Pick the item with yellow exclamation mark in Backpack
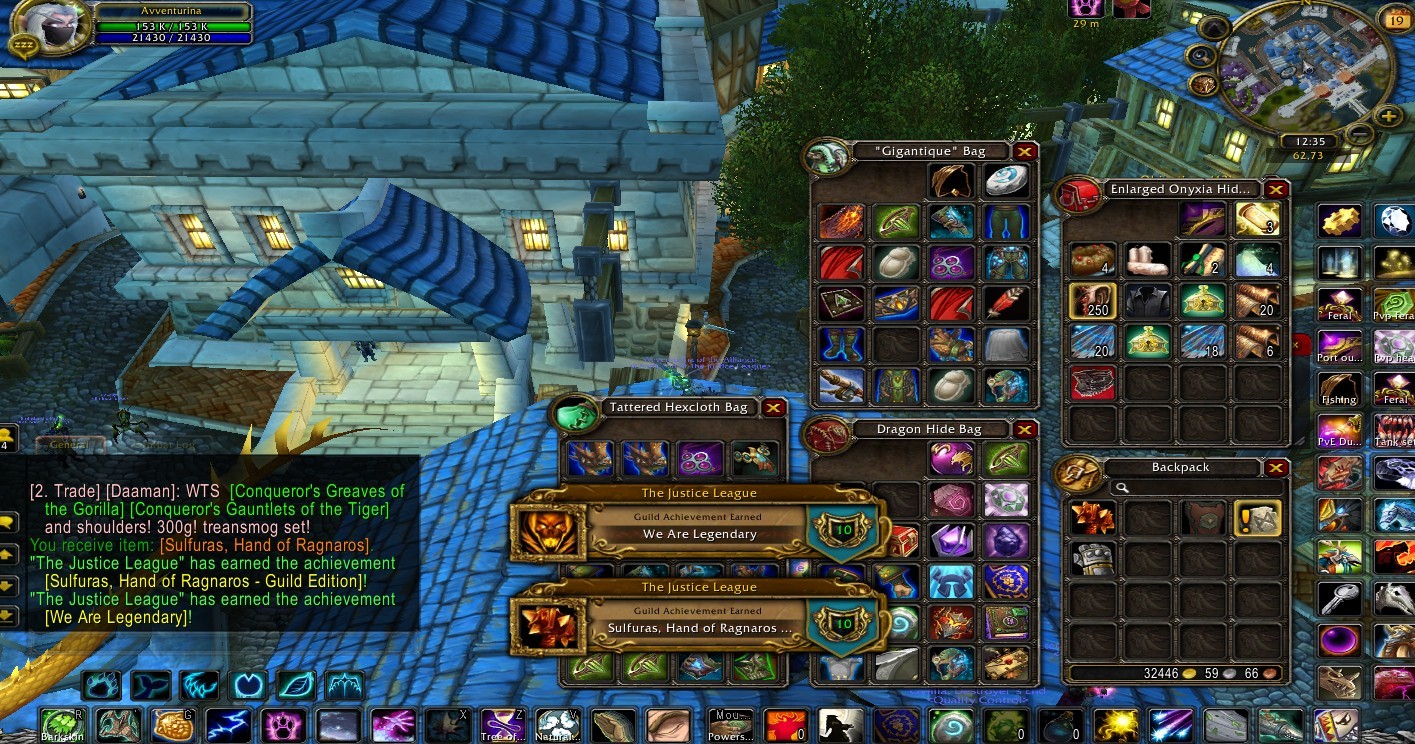This screenshot has width=1415, height=744. [x=1257, y=518]
